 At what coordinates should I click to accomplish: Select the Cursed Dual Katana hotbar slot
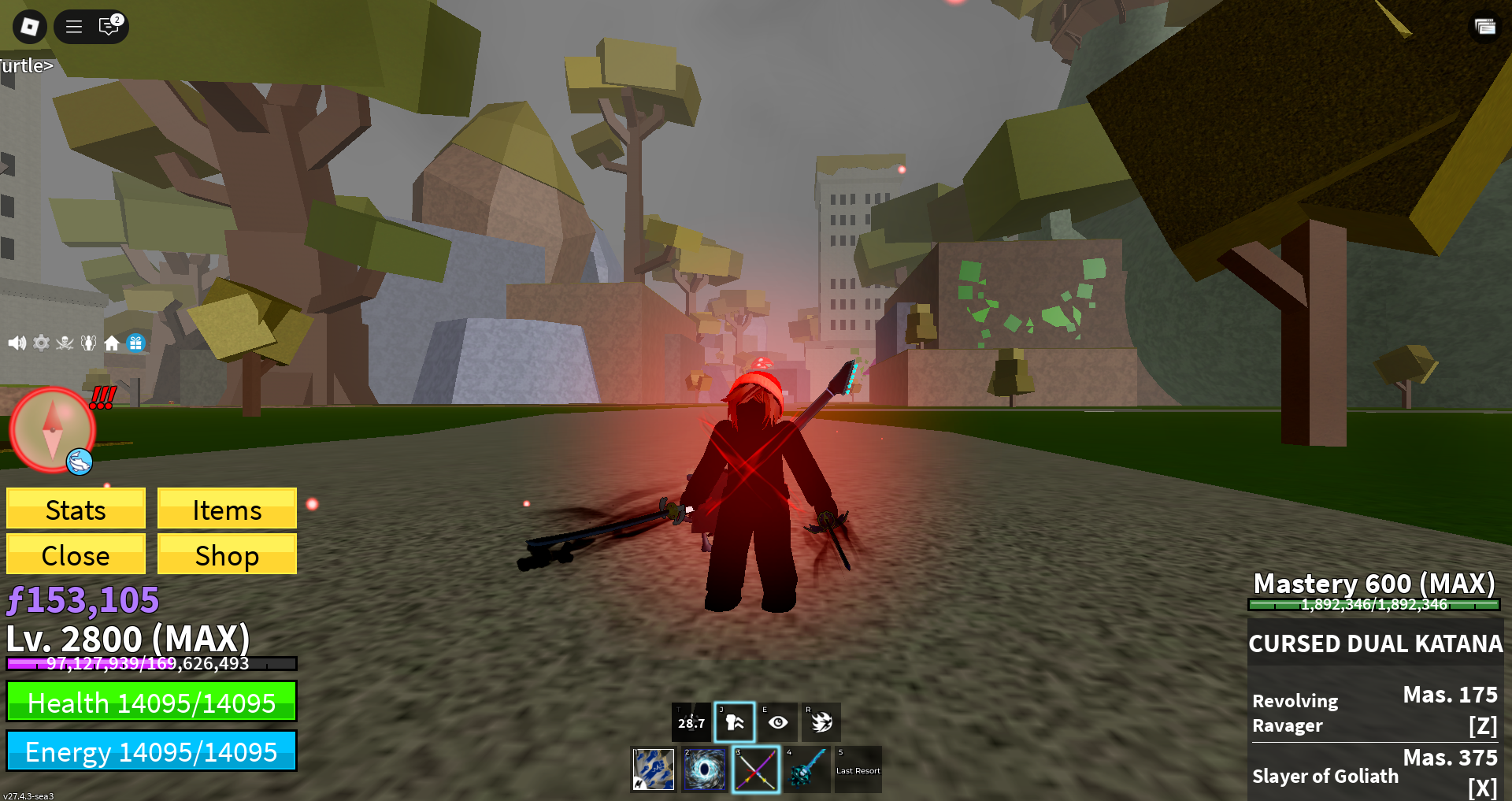coord(755,769)
